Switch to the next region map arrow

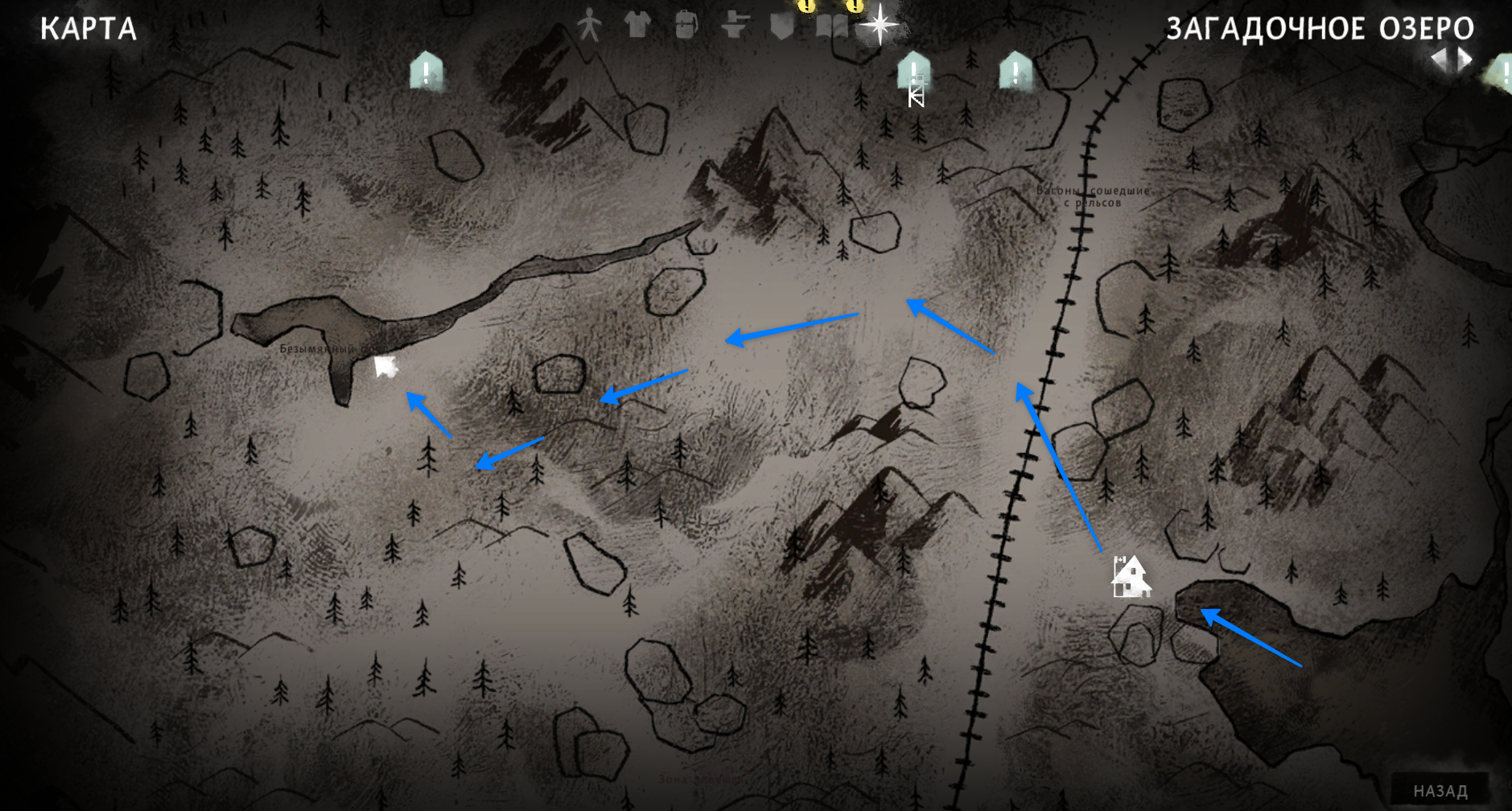click(x=1465, y=59)
